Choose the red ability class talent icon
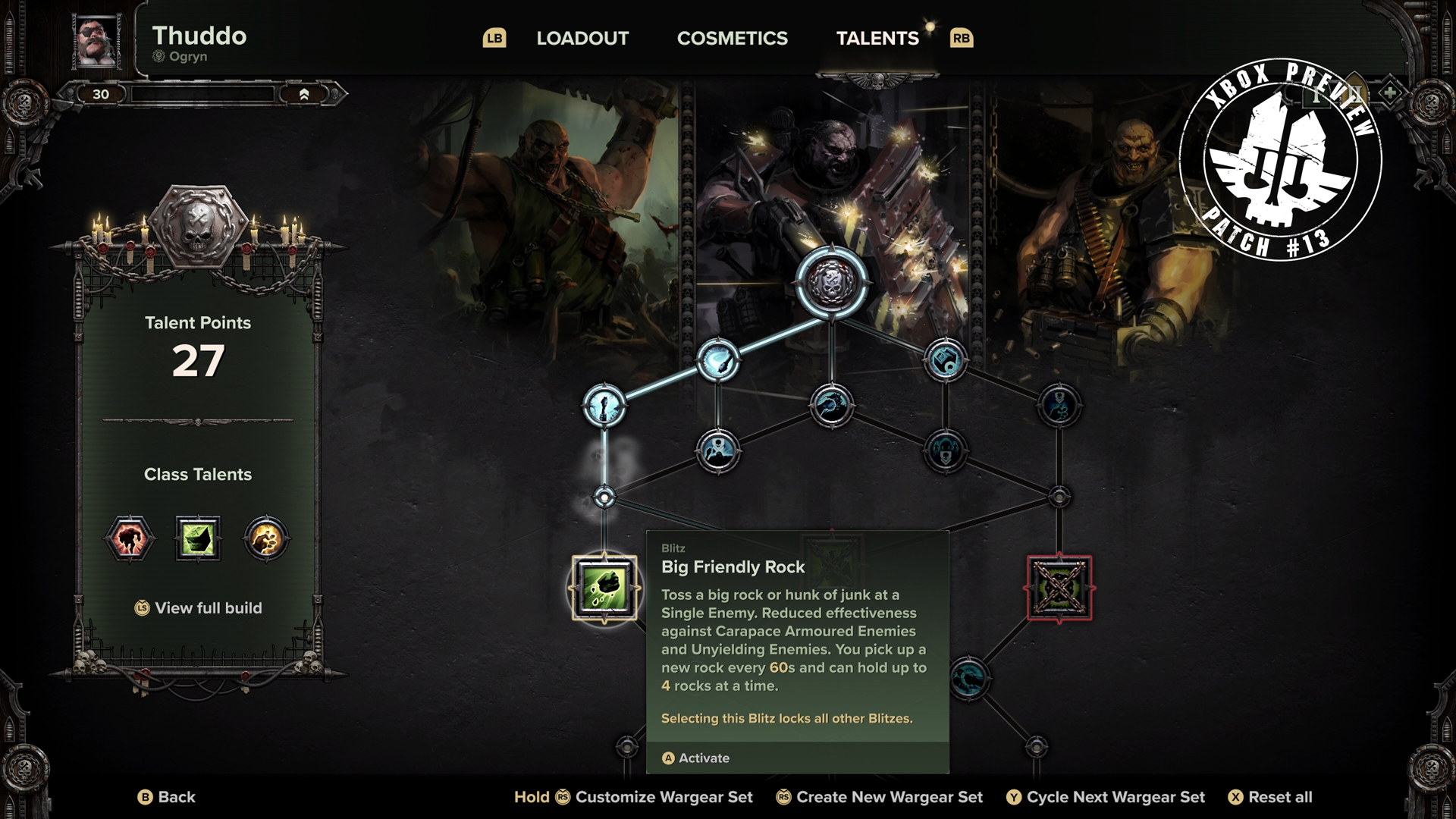This screenshot has height=819, width=1456. click(130, 539)
